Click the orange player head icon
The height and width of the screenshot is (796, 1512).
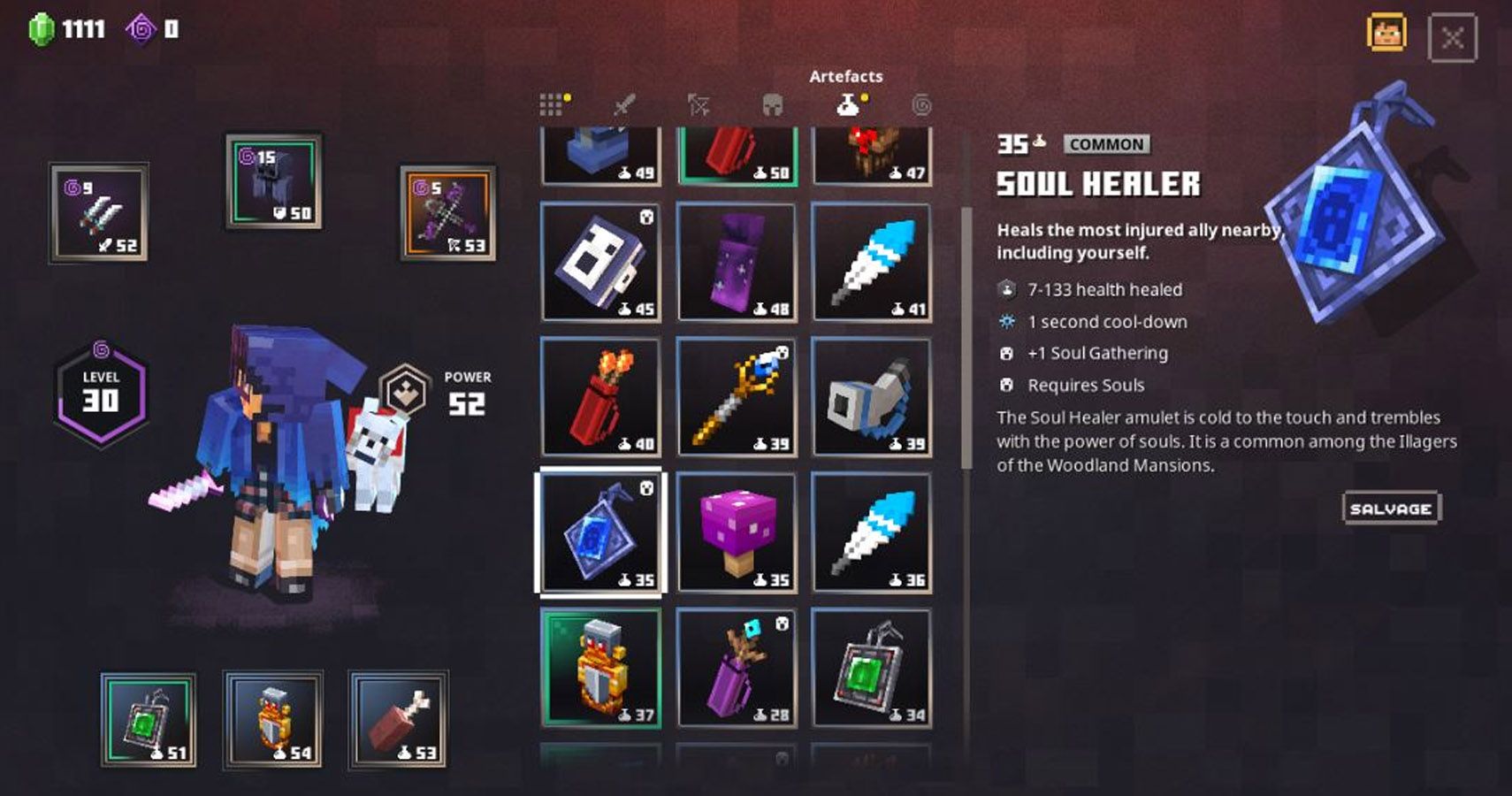click(x=1386, y=34)
